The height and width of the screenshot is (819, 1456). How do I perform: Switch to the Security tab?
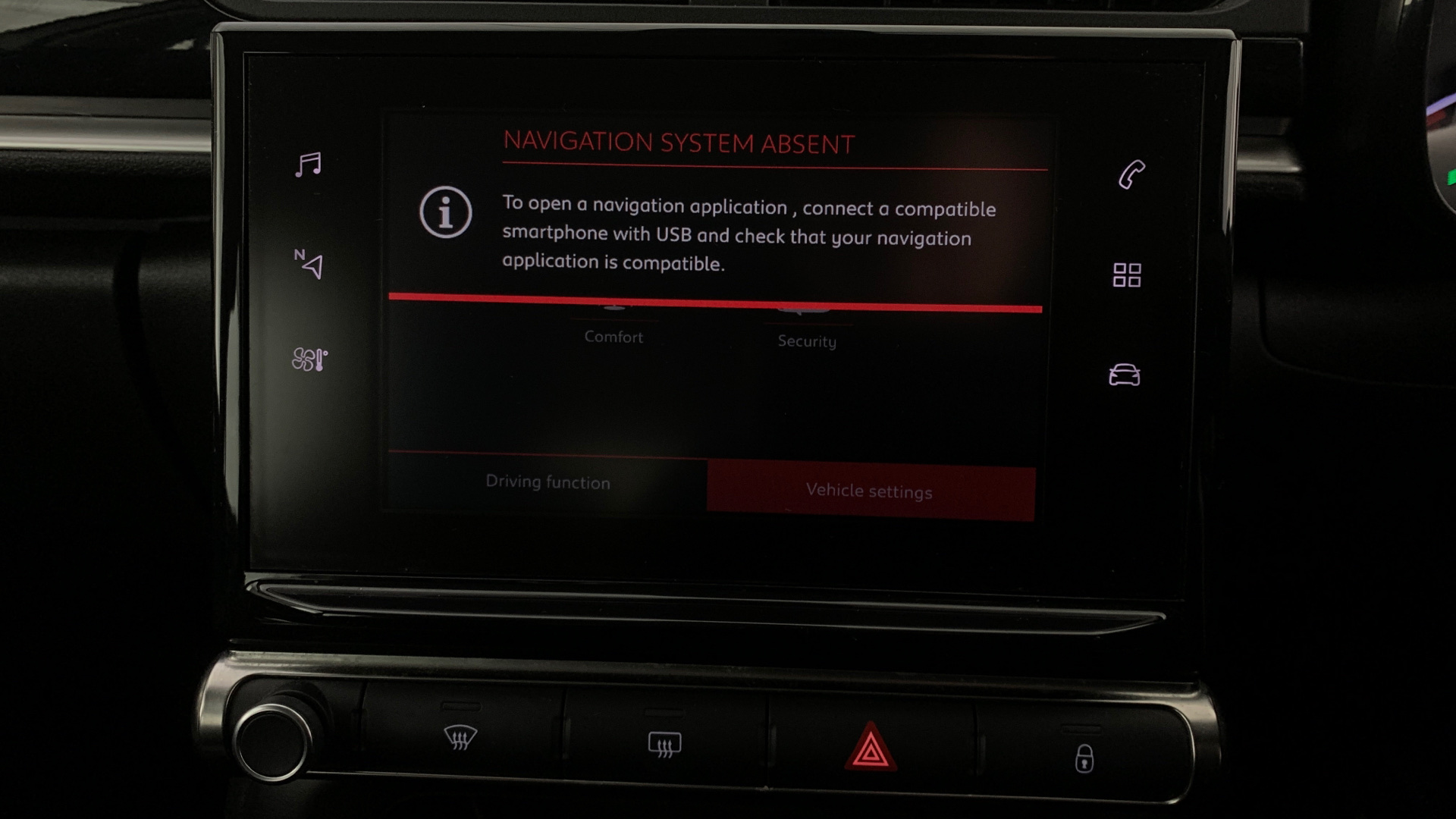coord(806,341)
